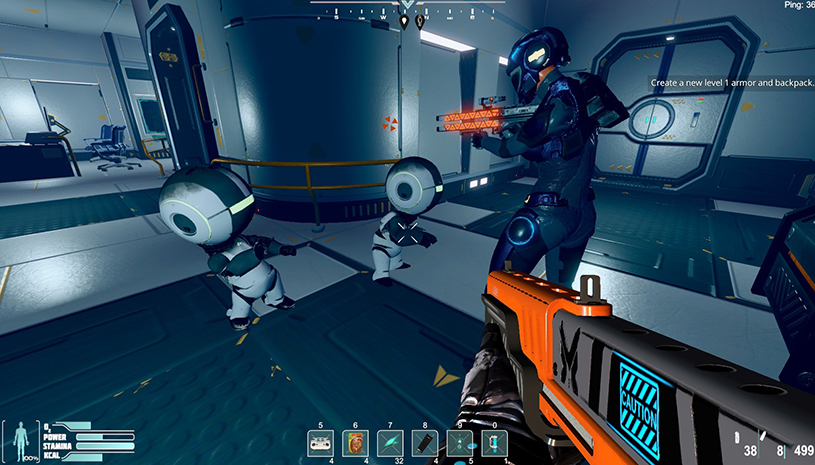Select the white device in hotbar slot 5

pos(320,442)
